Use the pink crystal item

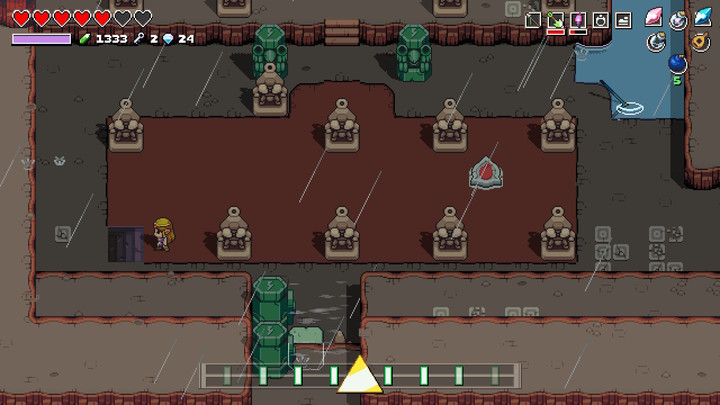point(654,18)
